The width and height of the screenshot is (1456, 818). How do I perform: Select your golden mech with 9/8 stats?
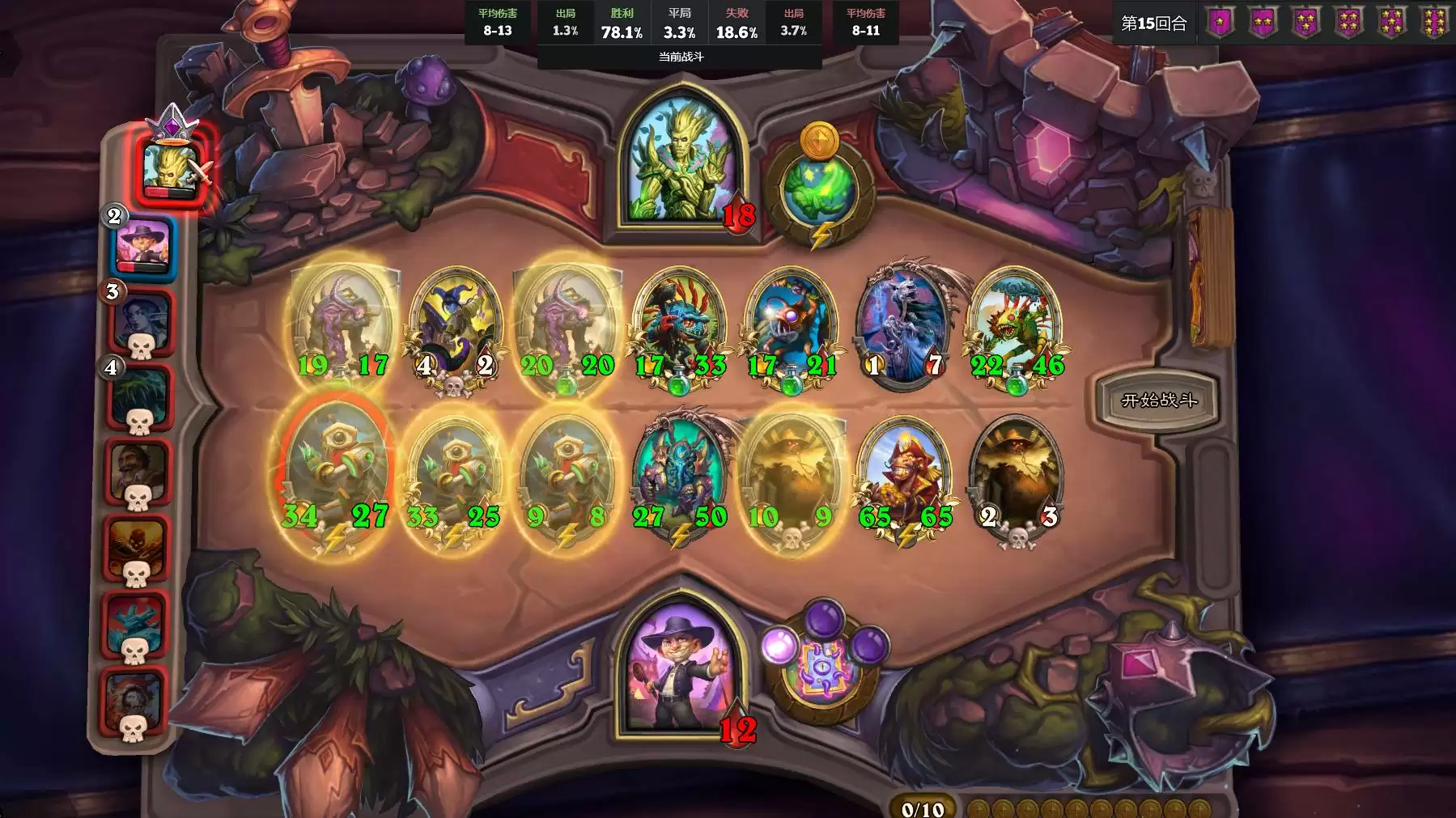(566, 477)
